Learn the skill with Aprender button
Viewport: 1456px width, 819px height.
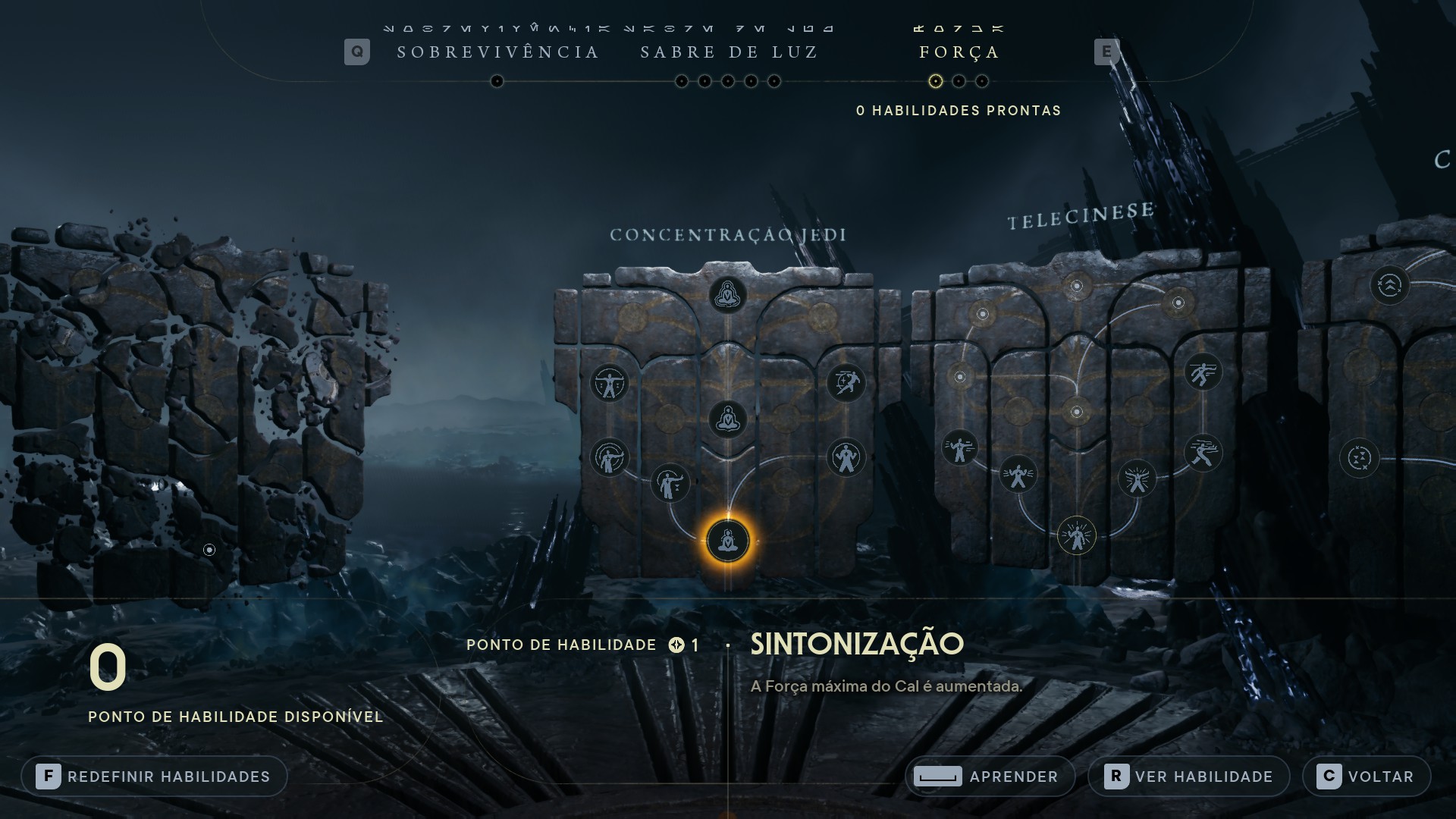pyautogui.click(x=990, y=777)
